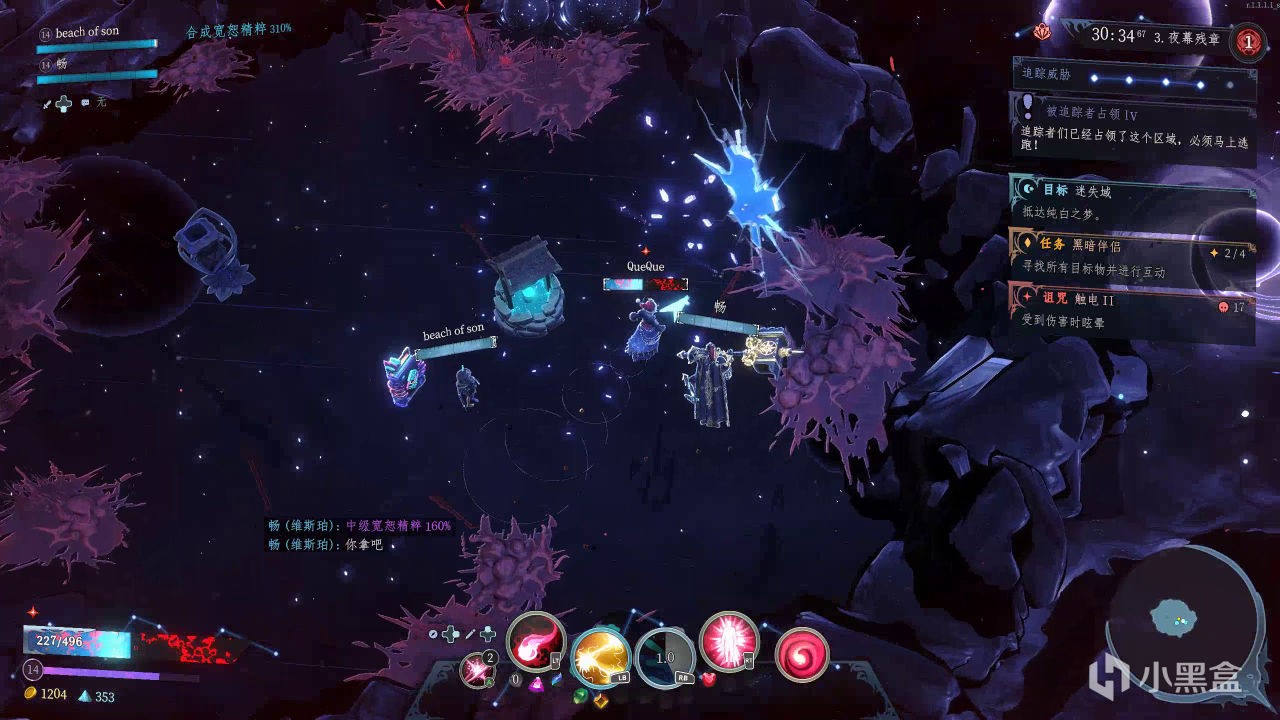Viewport: 1280px width, 720px height.
Task: Trigger the glowing white figure ability
Action: (x=727, y=640)
